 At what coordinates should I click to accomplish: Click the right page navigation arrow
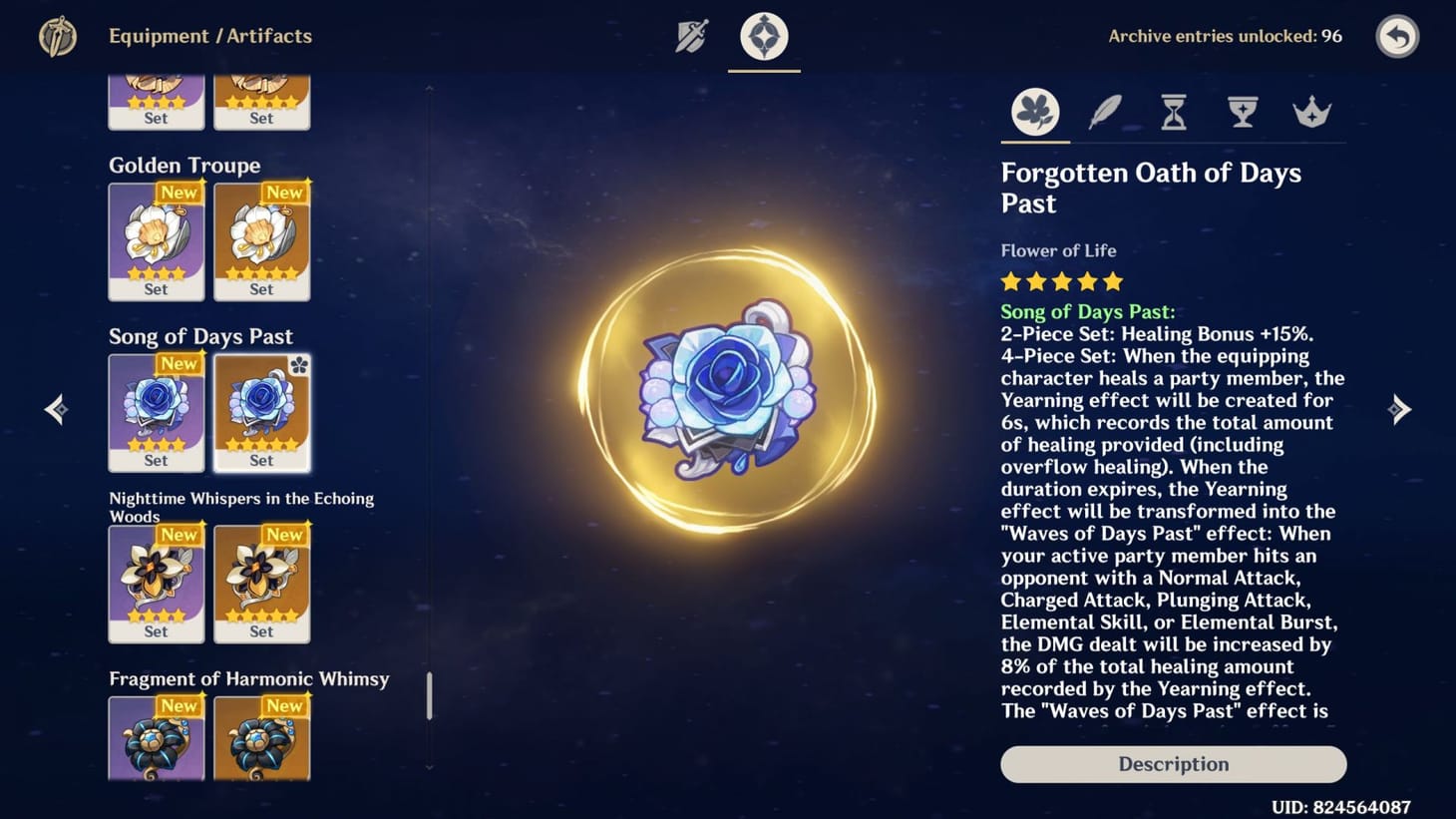pos(1401,409)
